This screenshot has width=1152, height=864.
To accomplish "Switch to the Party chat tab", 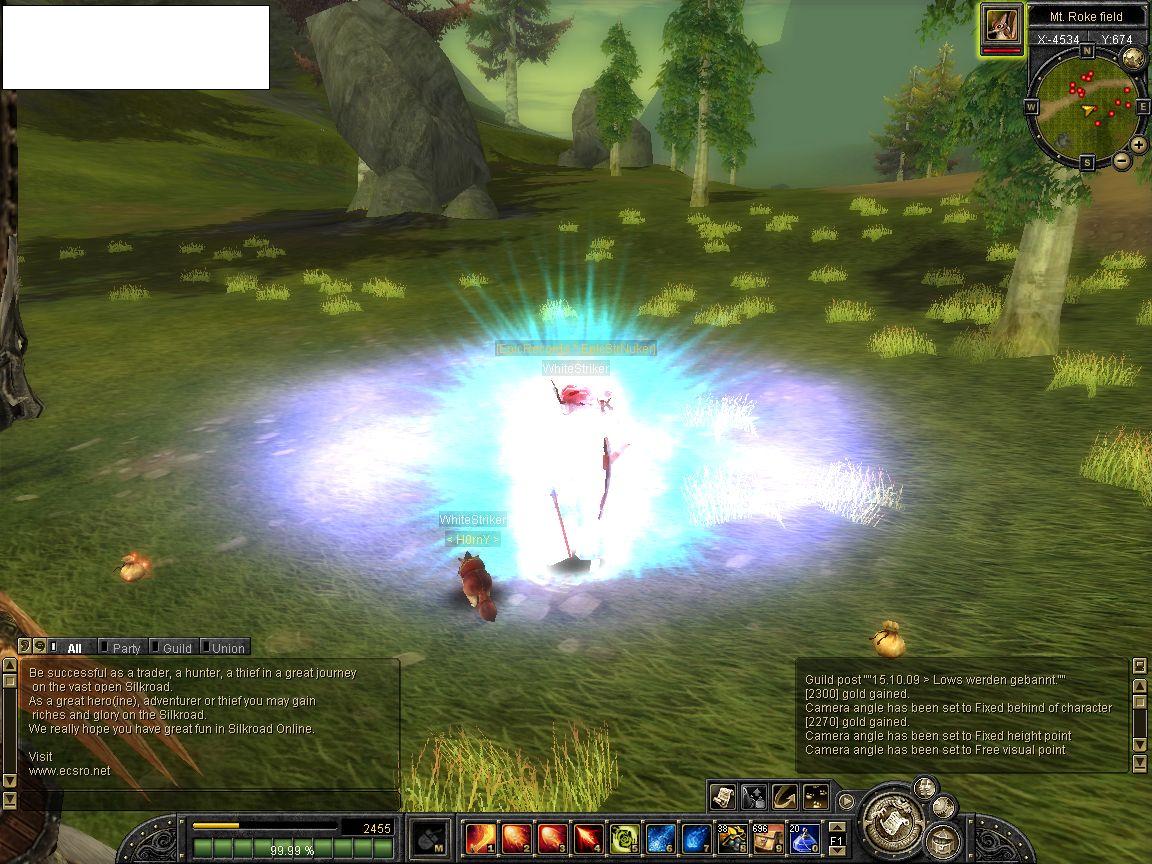I will click(x=126, y=648).
